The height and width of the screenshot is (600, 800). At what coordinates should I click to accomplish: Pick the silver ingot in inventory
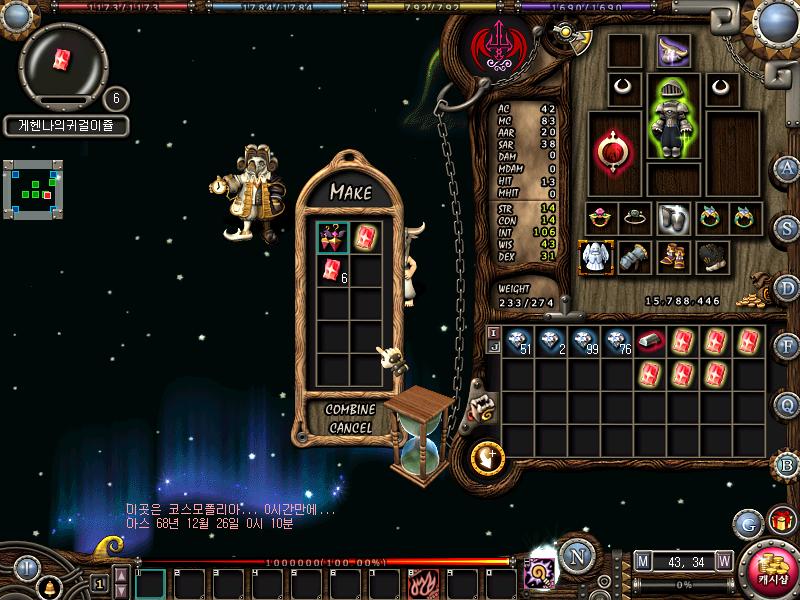pyautogui.click(x=650, y=341)
